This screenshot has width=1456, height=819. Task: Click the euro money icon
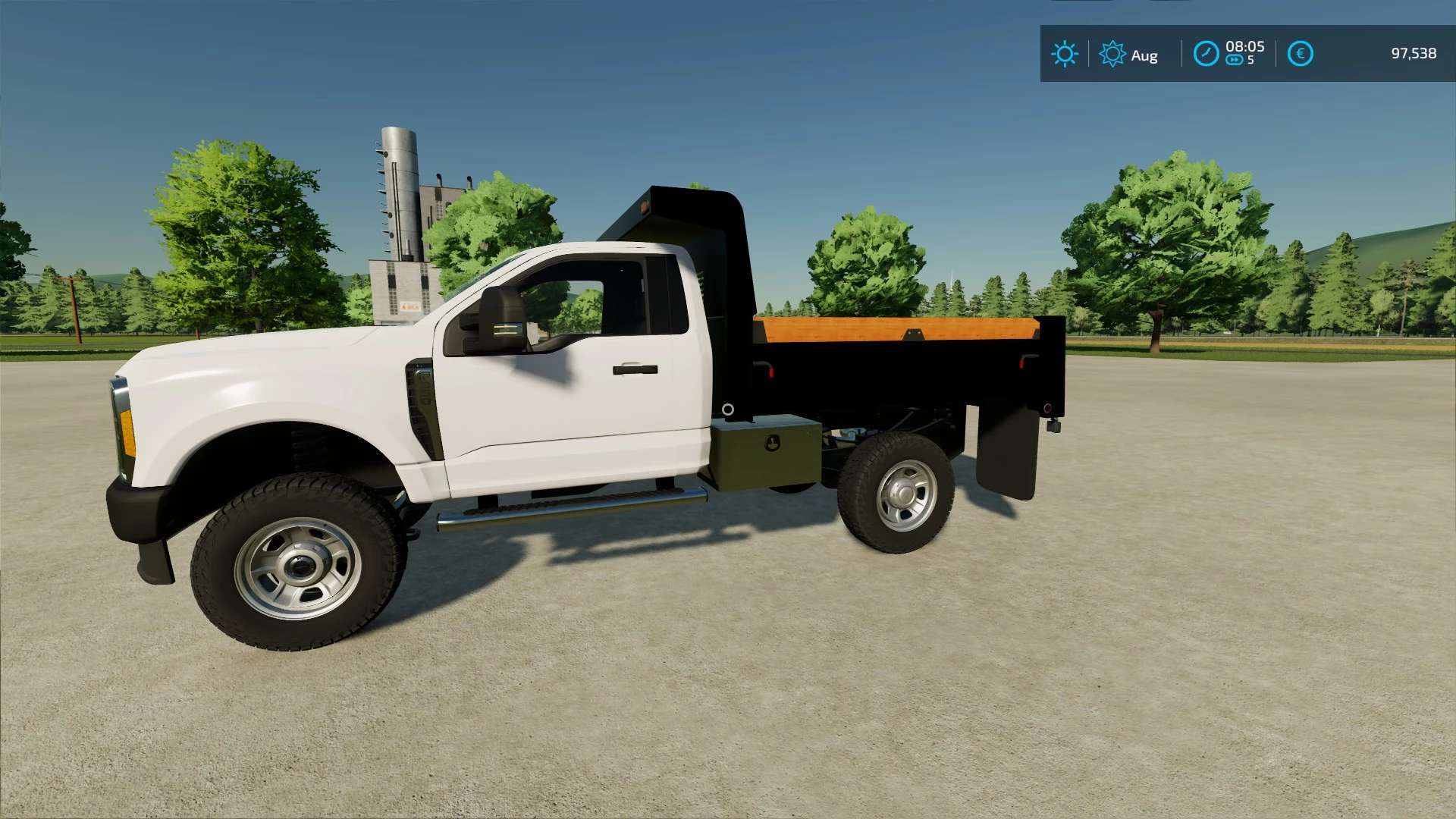[x=1300, y=54]
